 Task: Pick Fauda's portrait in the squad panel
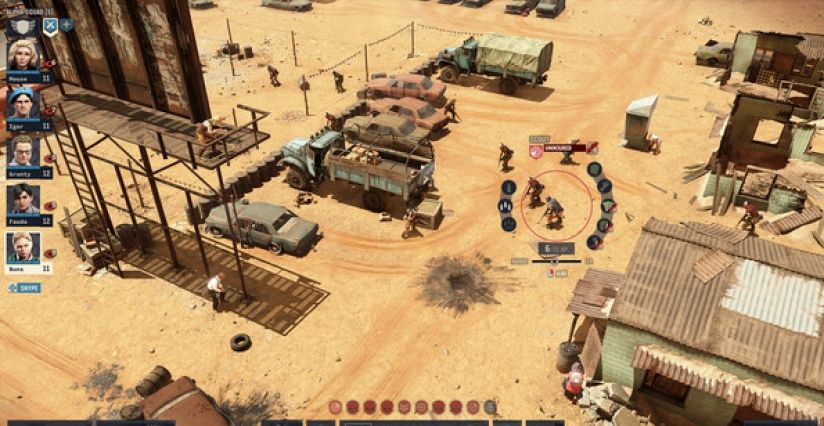point(22,198)
